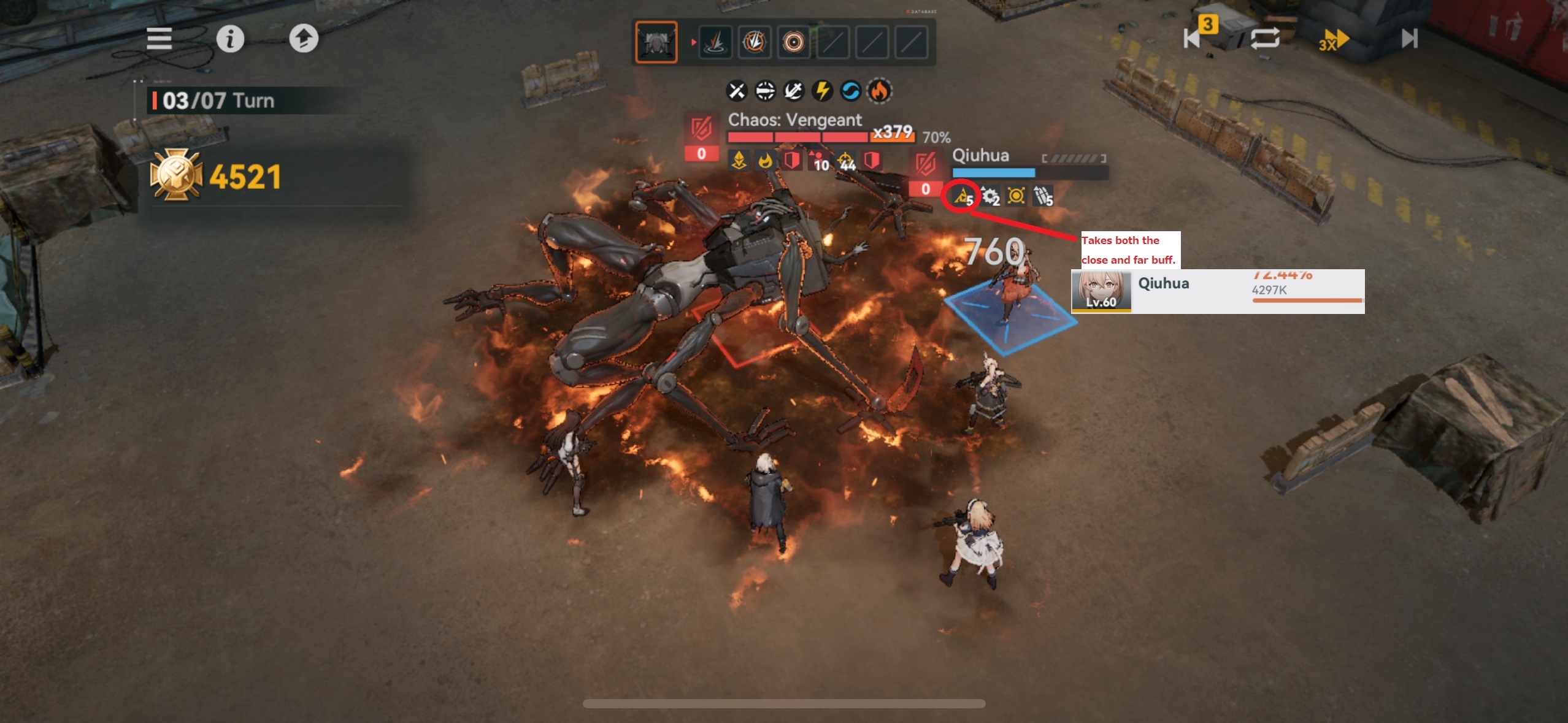Open the hamburger menu

[x=159, y=39]
